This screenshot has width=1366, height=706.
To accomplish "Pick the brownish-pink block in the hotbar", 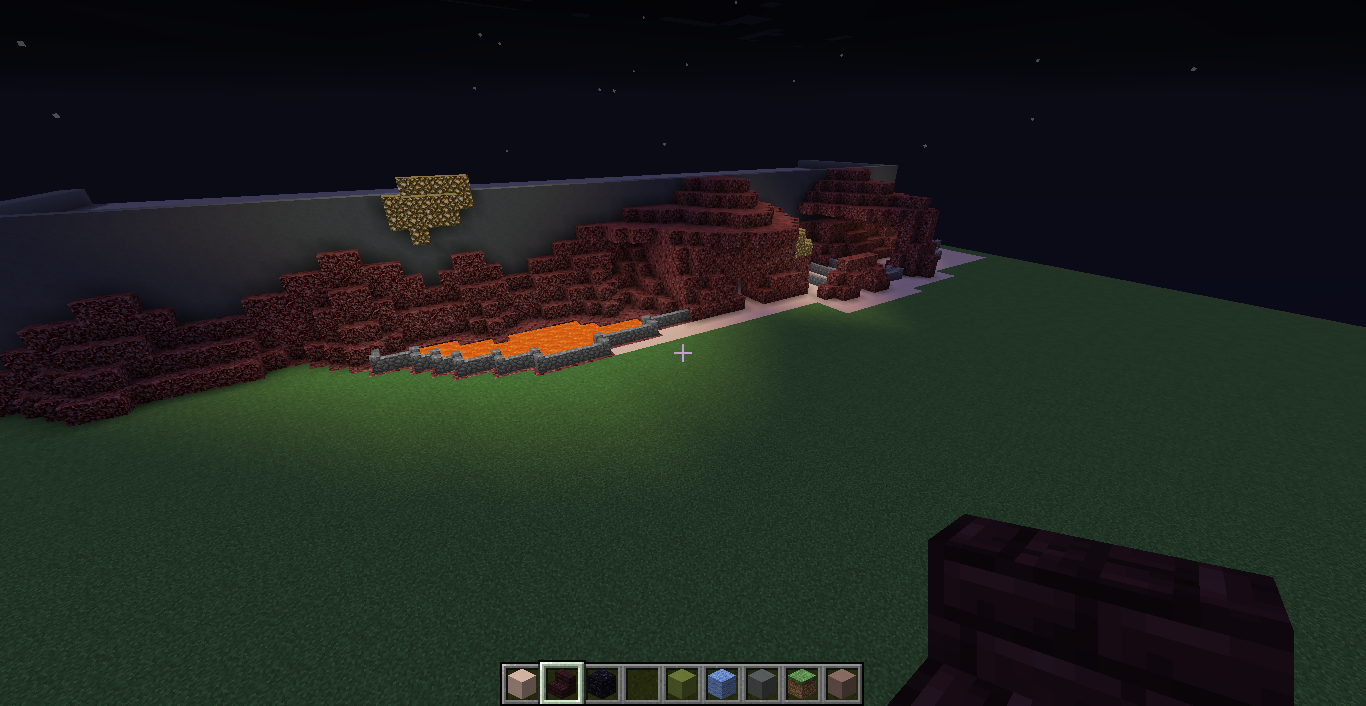I will click(842, 684).
